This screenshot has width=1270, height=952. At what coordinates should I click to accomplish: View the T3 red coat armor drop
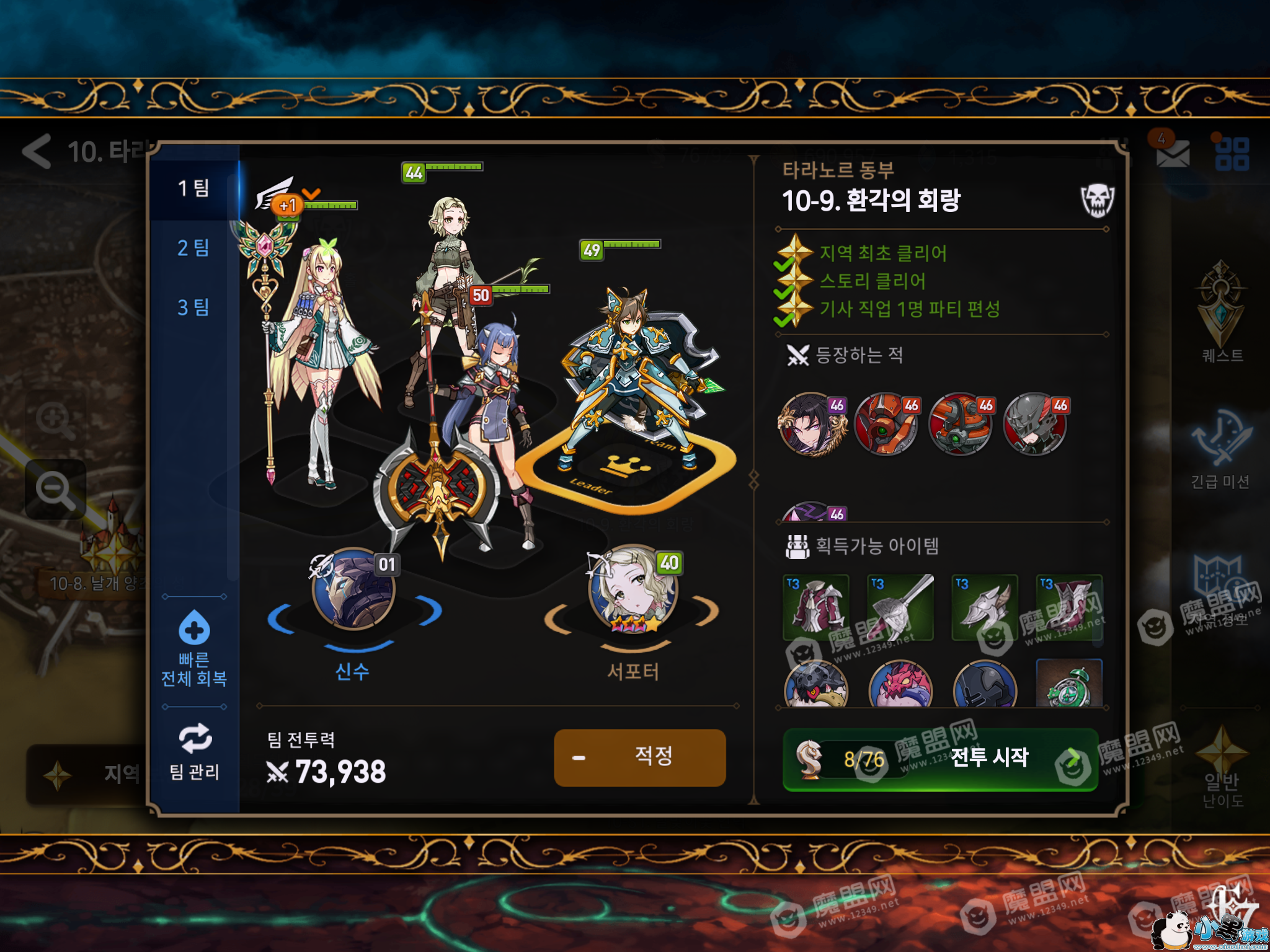[x=816, y=607]
